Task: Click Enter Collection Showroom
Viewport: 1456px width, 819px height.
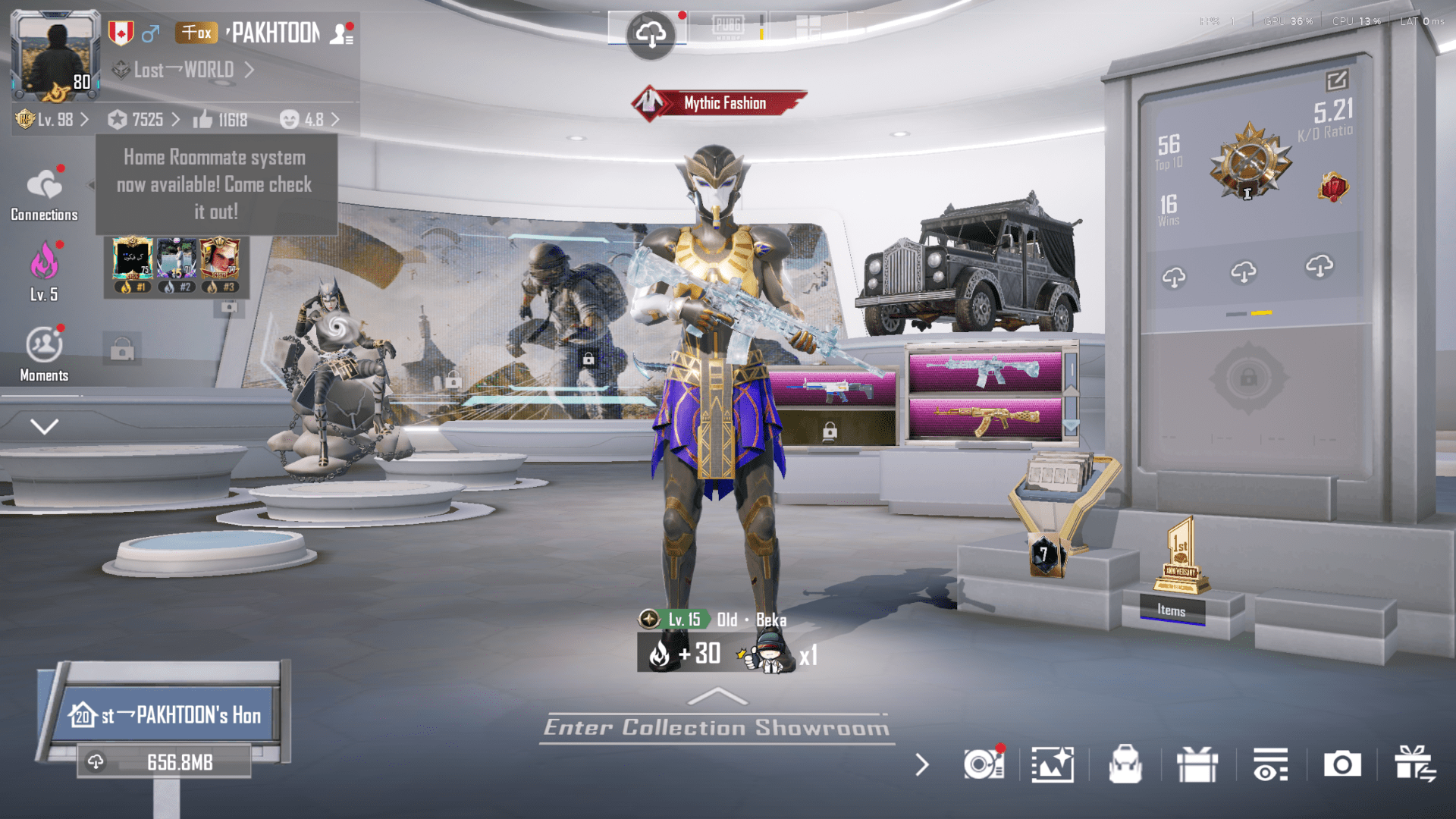Action: point(716,726)
